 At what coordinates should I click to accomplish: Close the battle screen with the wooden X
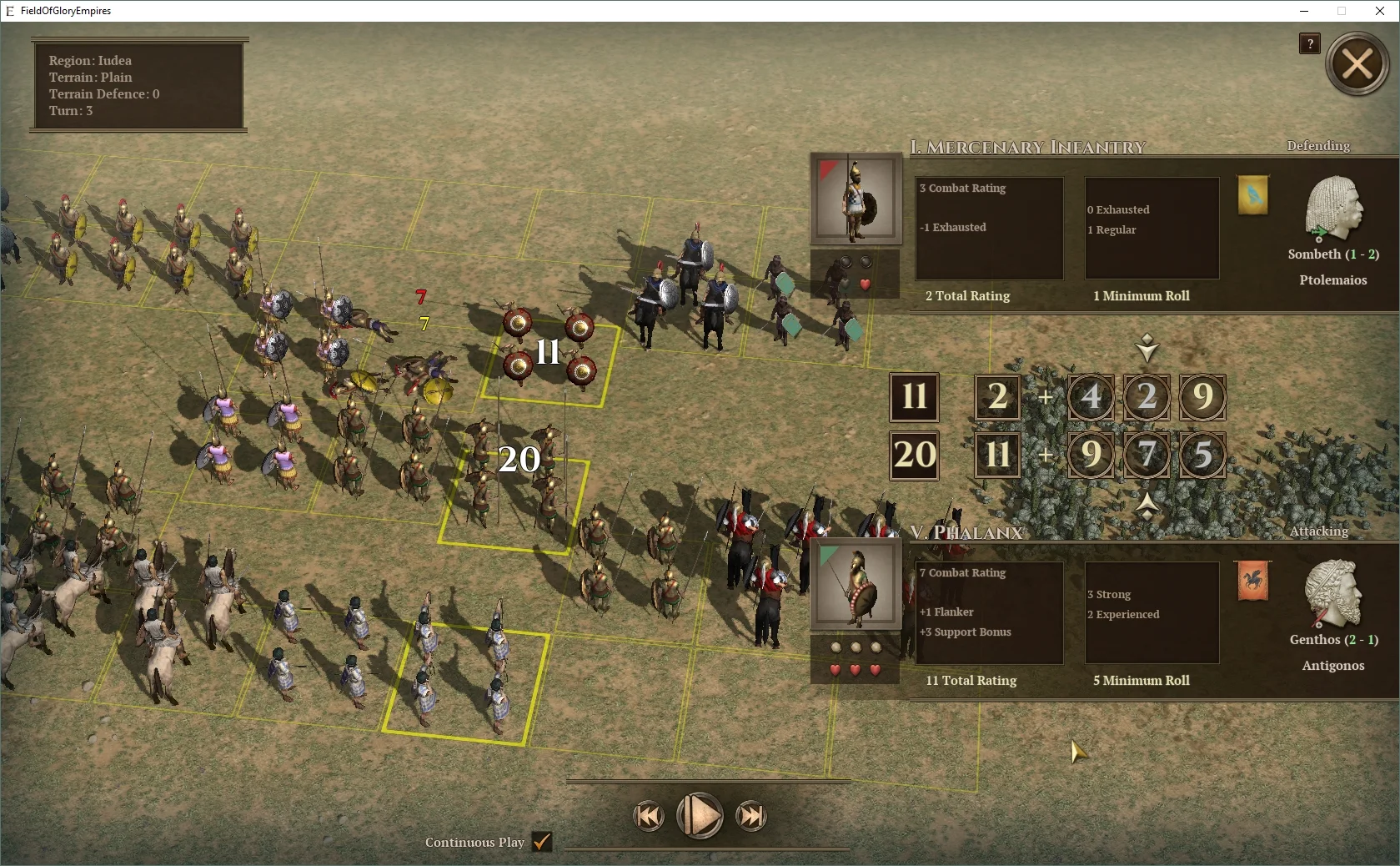pos(1357,63)
